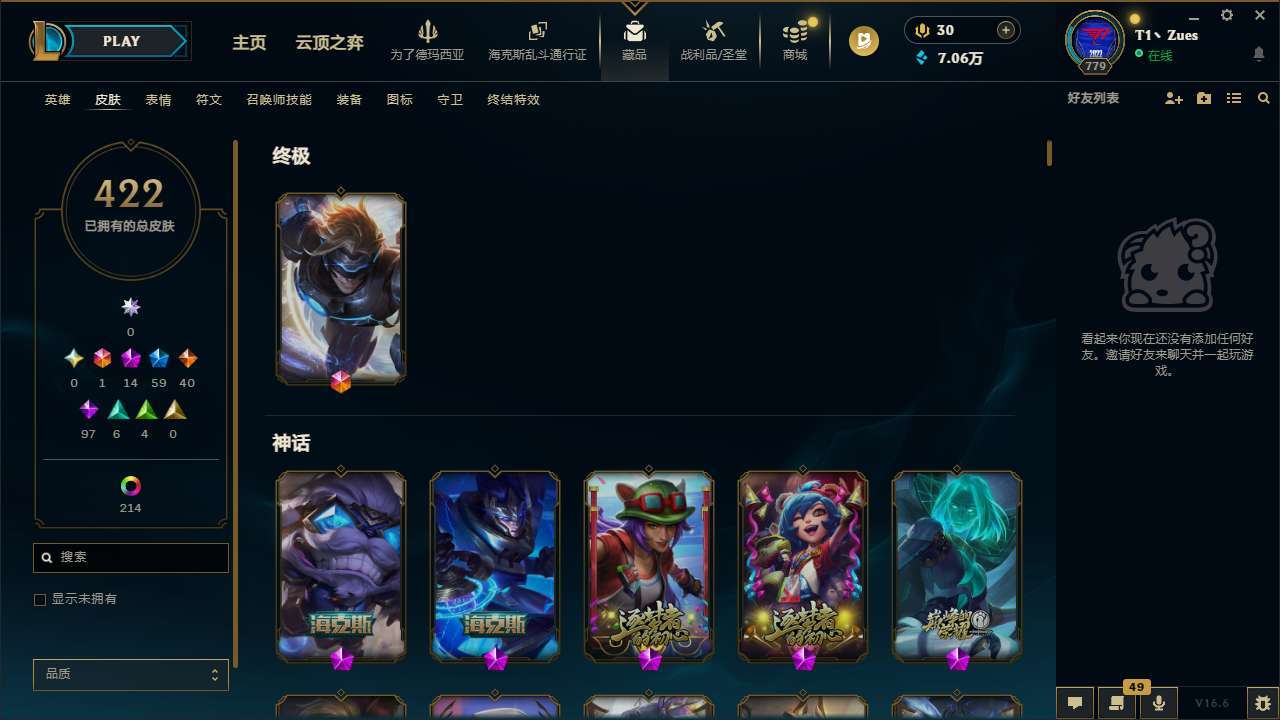This screenshot has height=720, width=1280.
Task: Click the PLAY button
Action: pos(121,41)
